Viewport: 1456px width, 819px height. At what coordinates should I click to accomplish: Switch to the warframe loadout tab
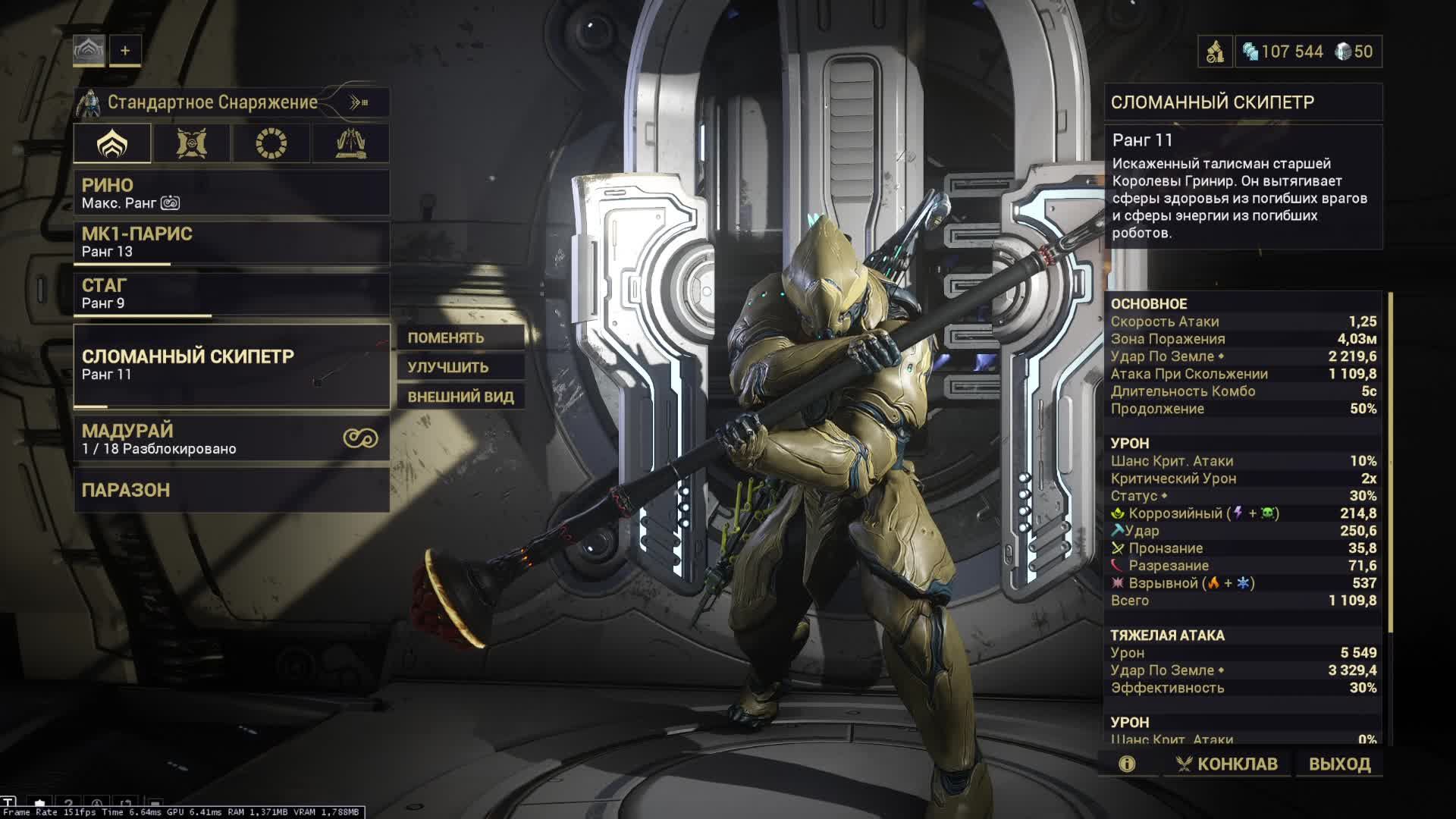click(112, 143)
